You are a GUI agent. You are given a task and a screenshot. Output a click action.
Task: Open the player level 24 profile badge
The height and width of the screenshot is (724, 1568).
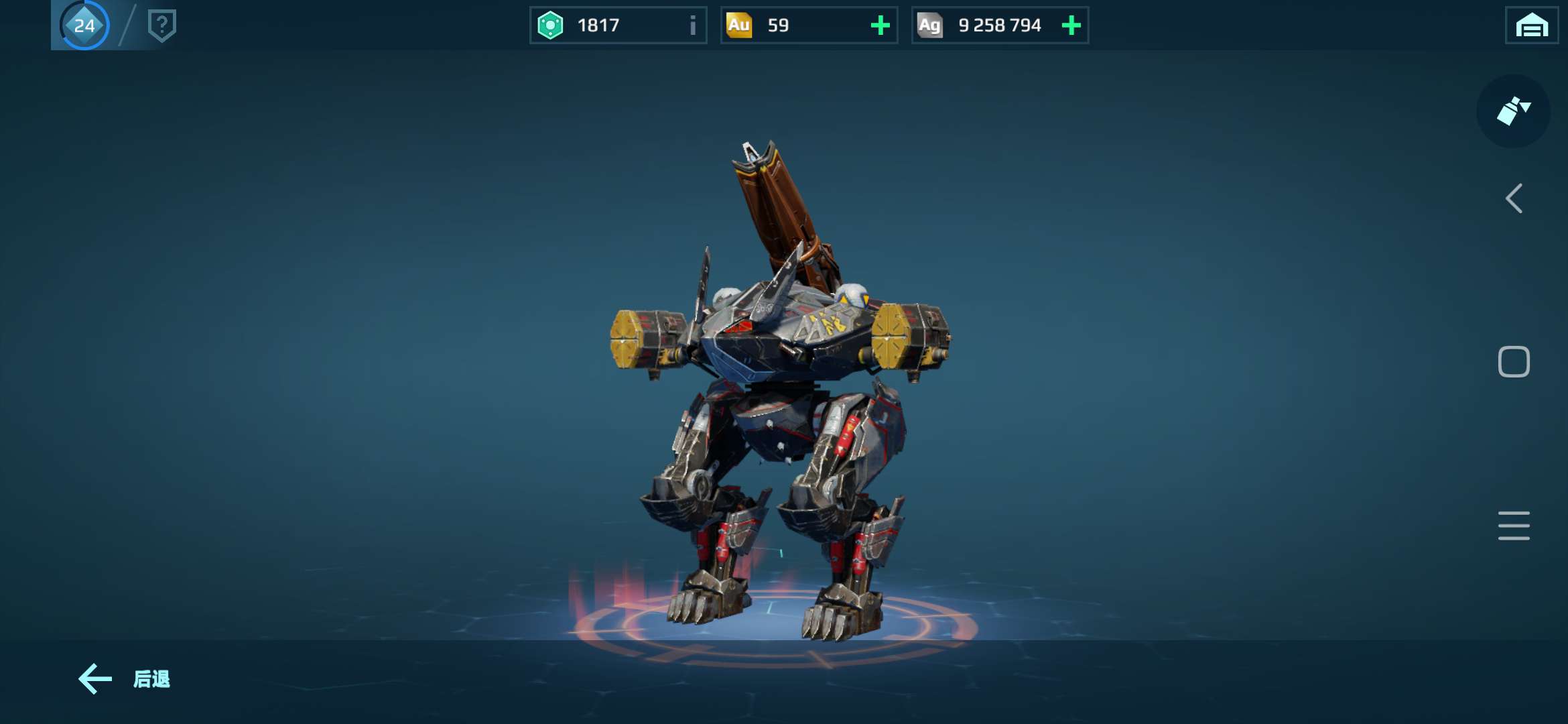coord(84,25)
